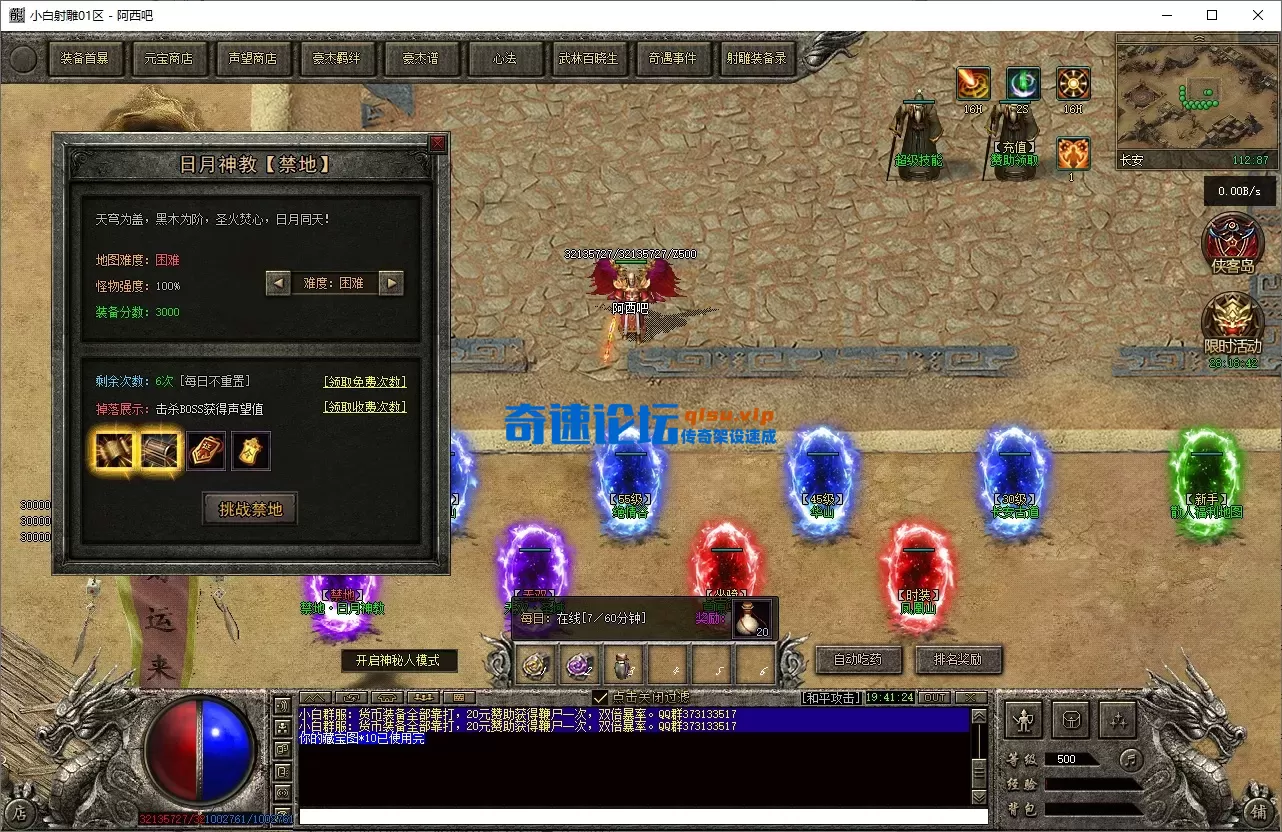1282x832 pixels.
Task: Open the 武林百晓生 menu
Action: tap(588, 58)
